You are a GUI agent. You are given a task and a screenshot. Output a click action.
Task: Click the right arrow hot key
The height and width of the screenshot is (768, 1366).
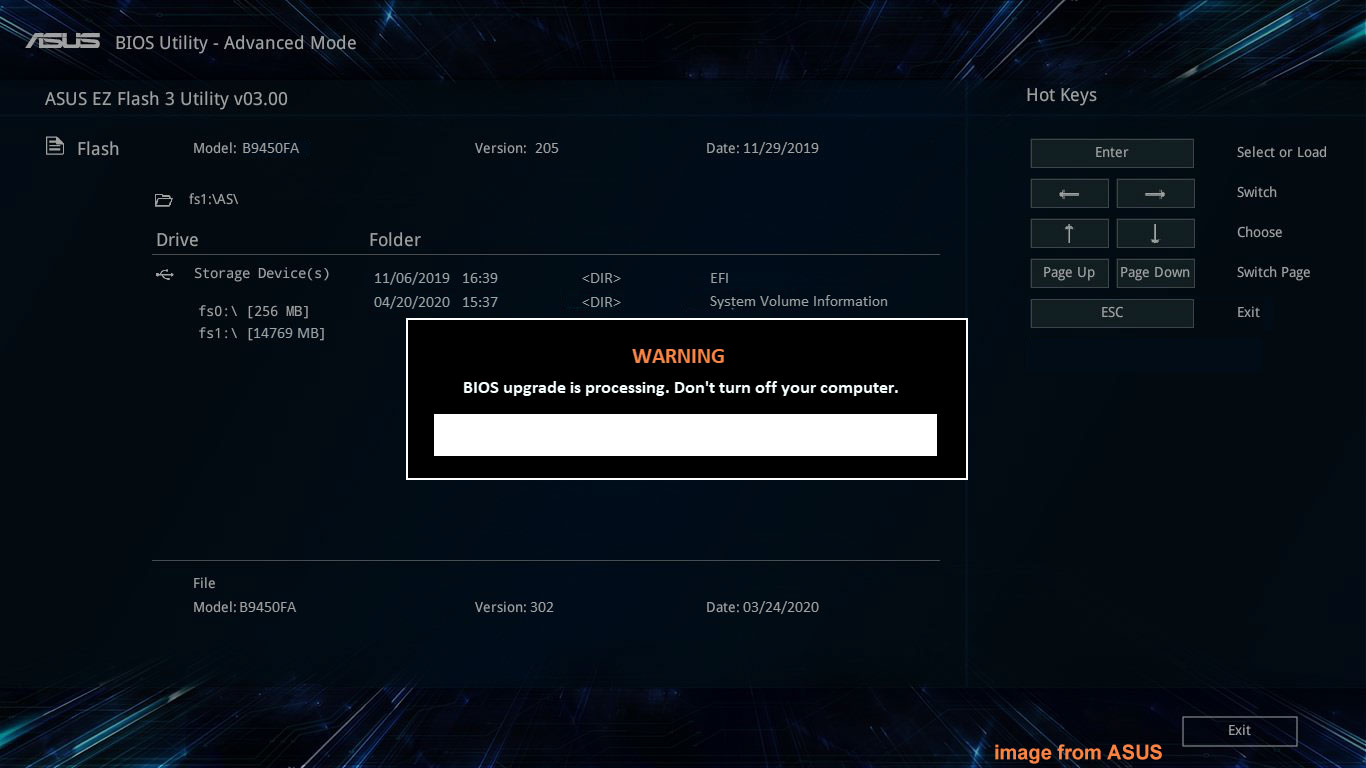pyautogui.click(x=1155, y=193)
